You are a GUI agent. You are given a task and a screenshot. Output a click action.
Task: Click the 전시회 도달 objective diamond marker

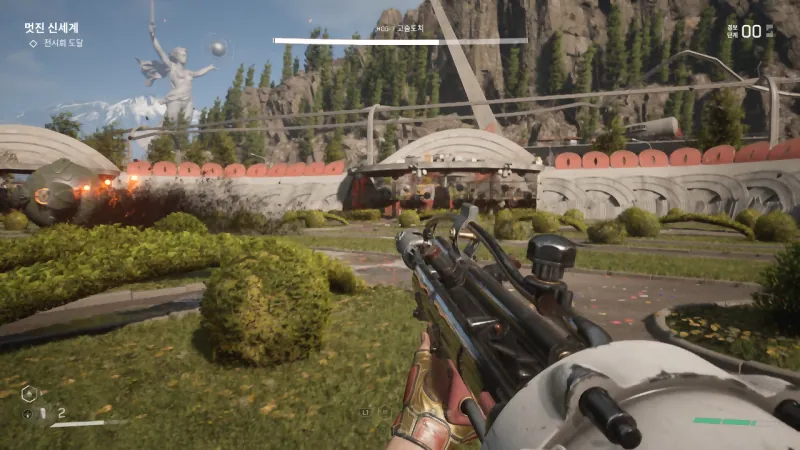point(33,43)
